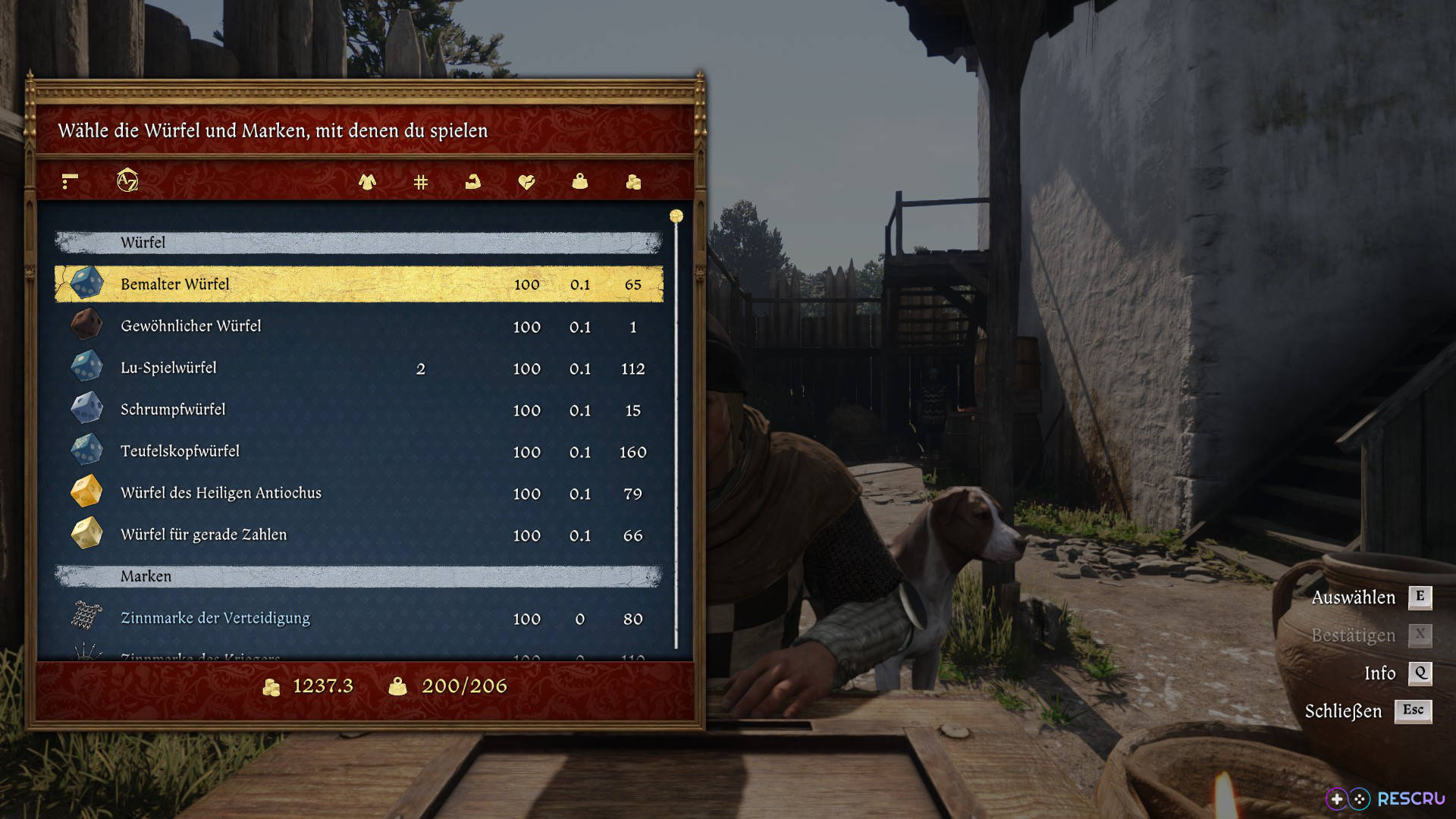
Task: Select Würfel des Heiligen Antiochus
Action: 359,493
